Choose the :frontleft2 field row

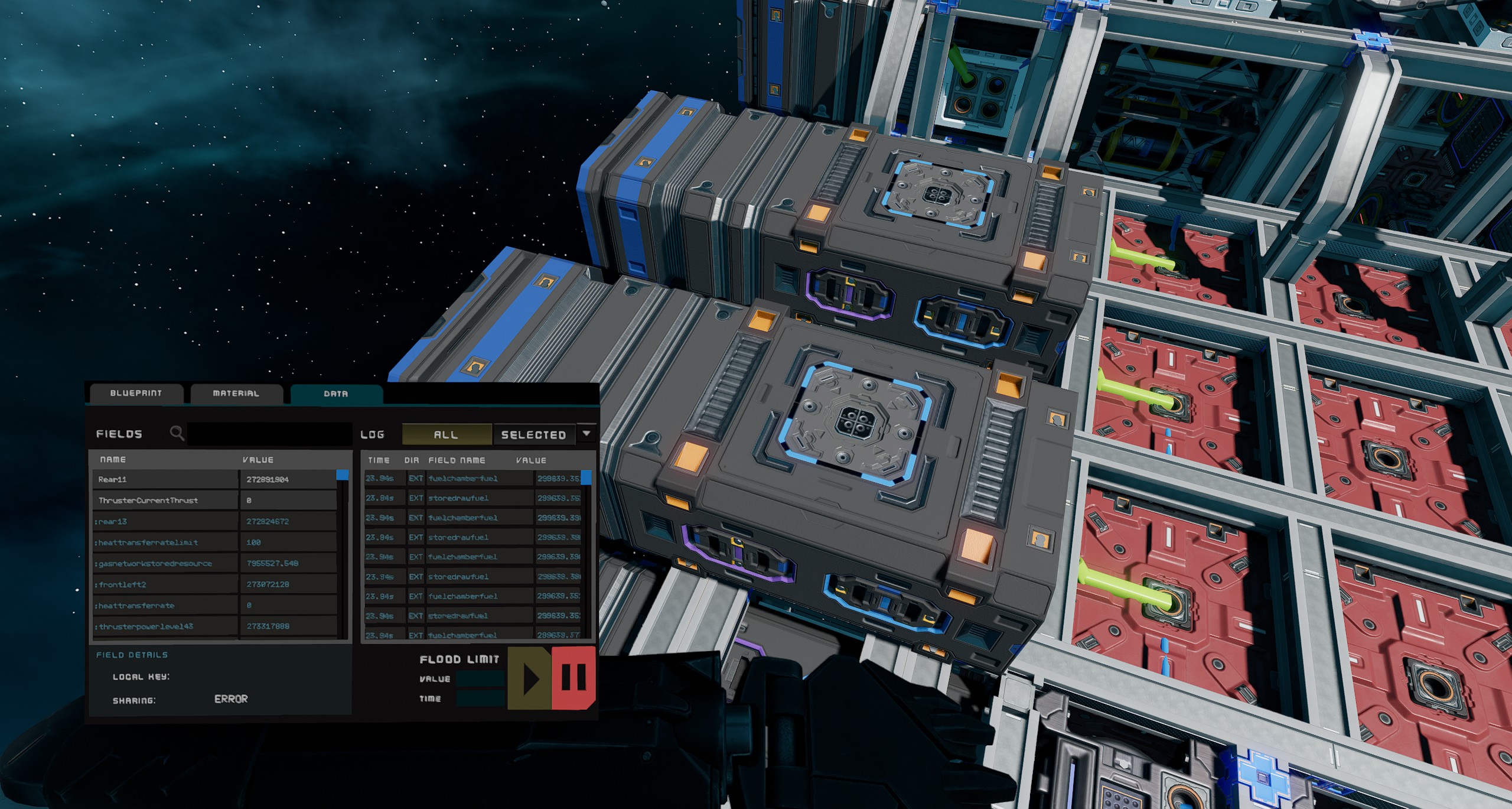(x=165, y=584)
